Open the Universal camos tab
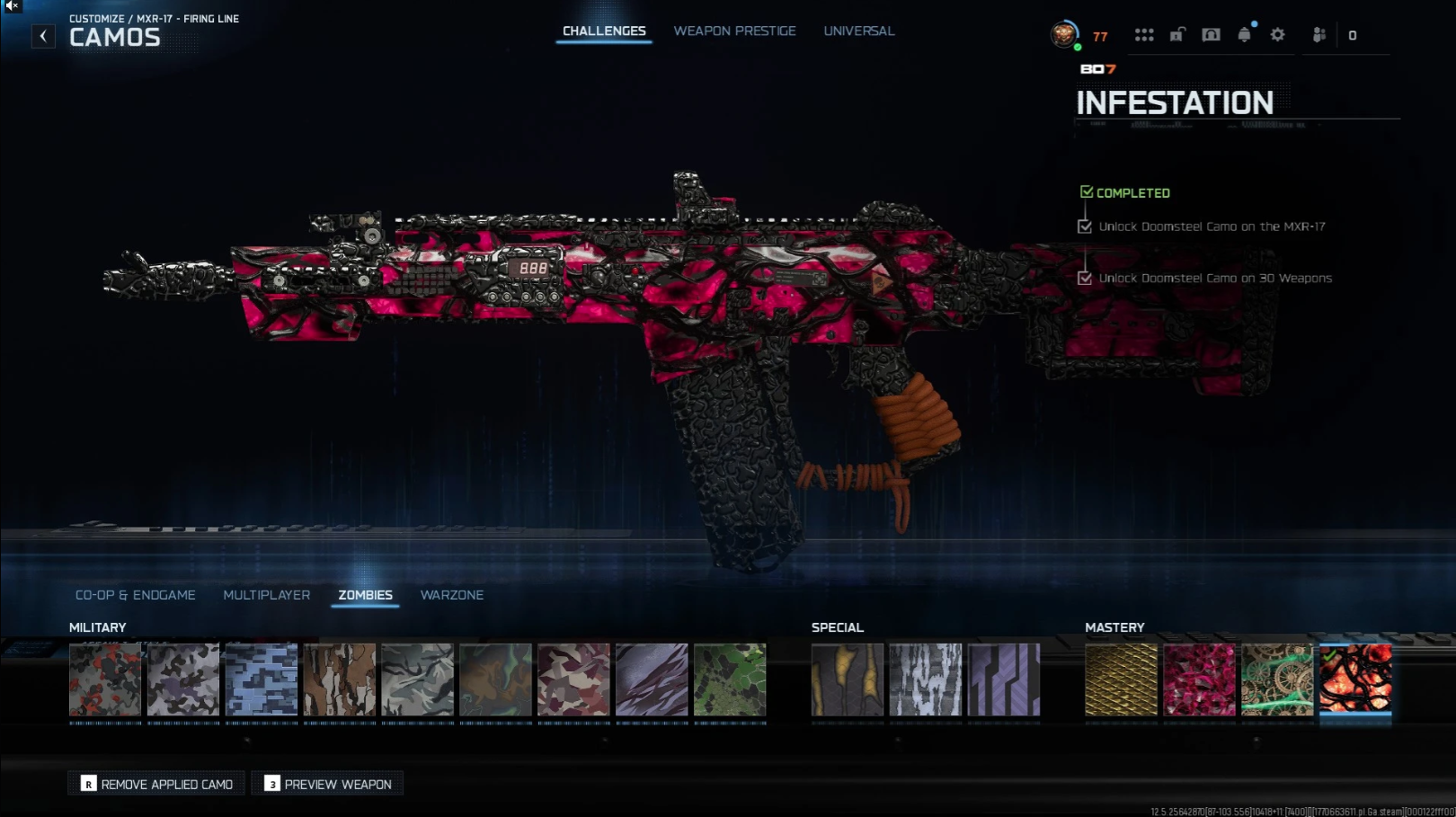The image size is (1456, 817). (x=858, y=31)
